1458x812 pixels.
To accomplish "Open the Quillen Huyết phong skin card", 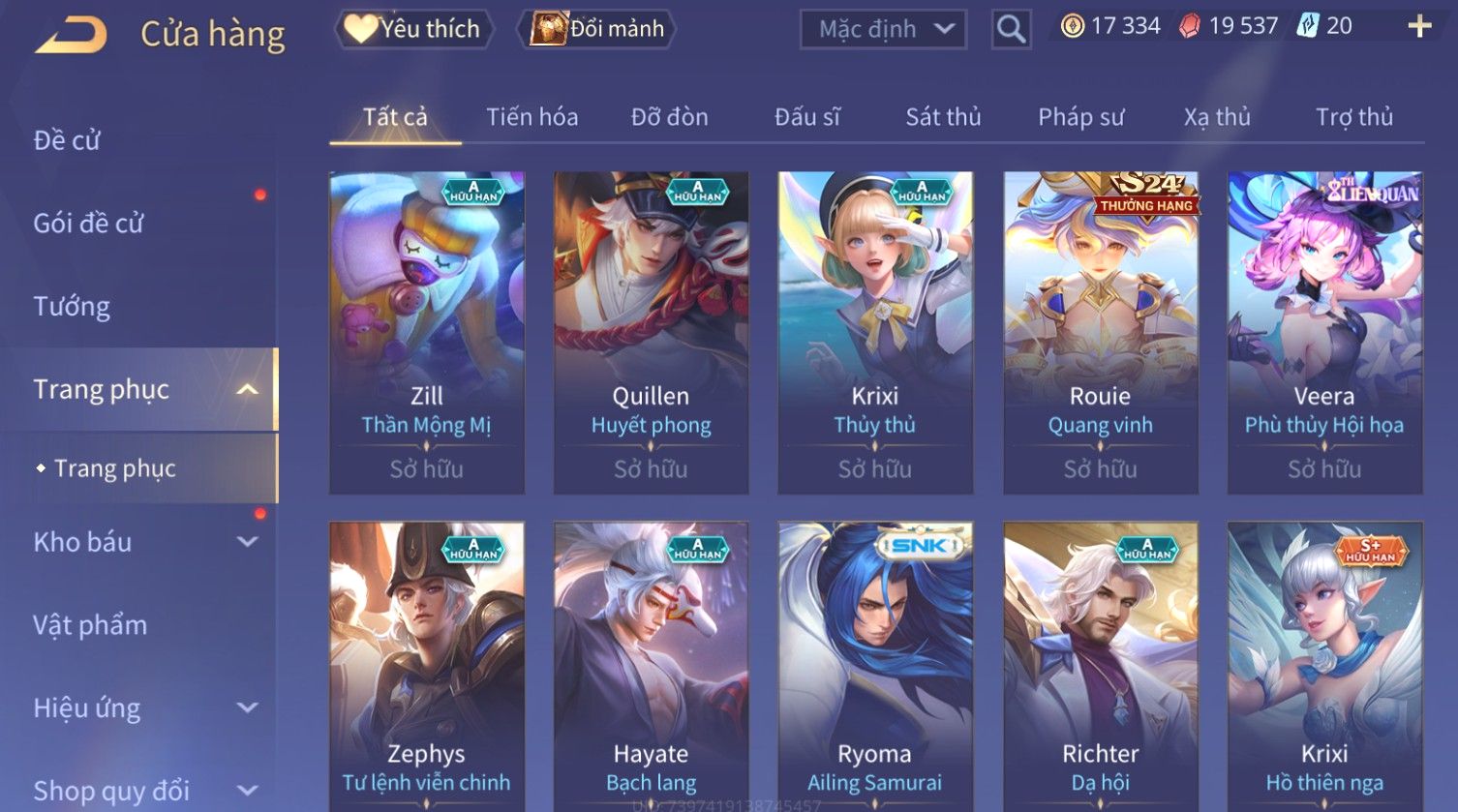I will (651, 332).
